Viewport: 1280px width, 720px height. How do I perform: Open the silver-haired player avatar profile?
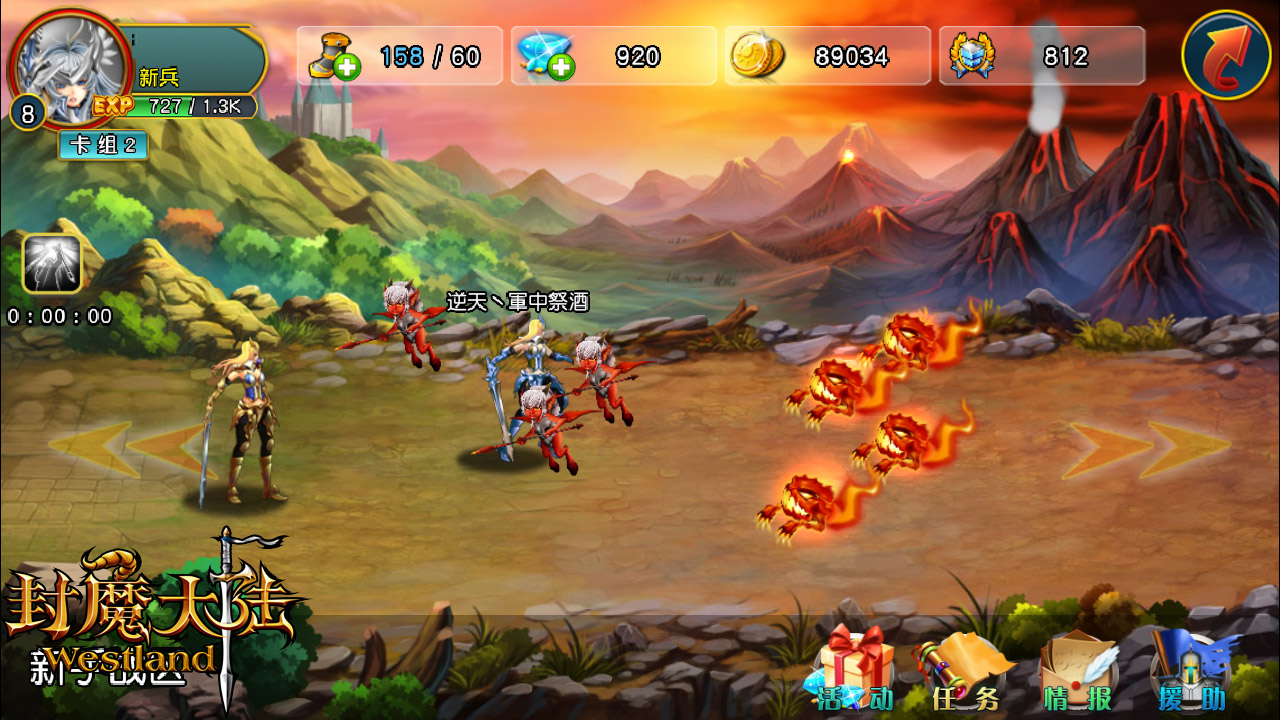(70, 62)
